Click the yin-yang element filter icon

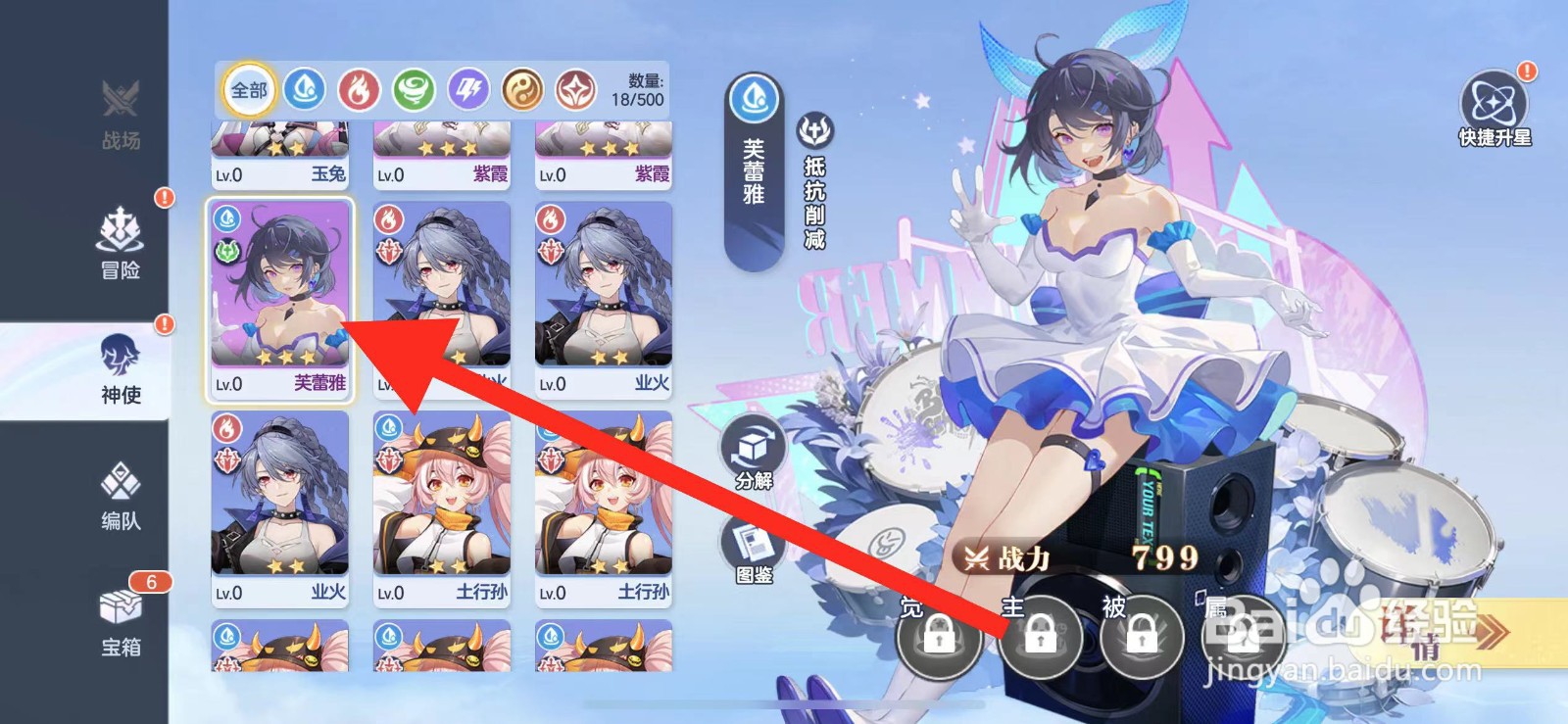coord(524,89)
